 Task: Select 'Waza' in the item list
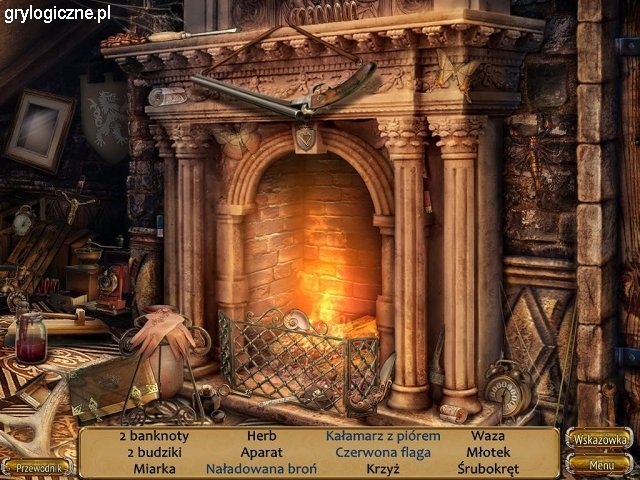pos(487,436)
